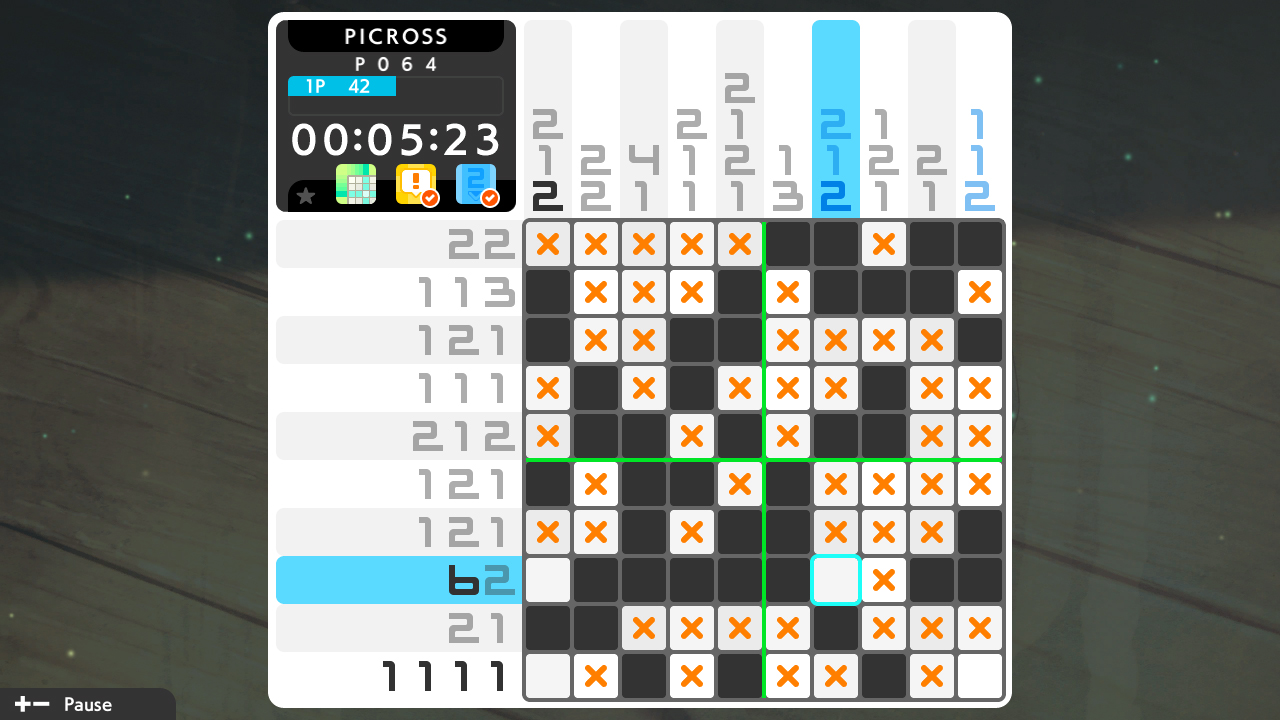Toggle the X mark in the top-right corner cell
1280x720 pixels.
coord(980,292)
